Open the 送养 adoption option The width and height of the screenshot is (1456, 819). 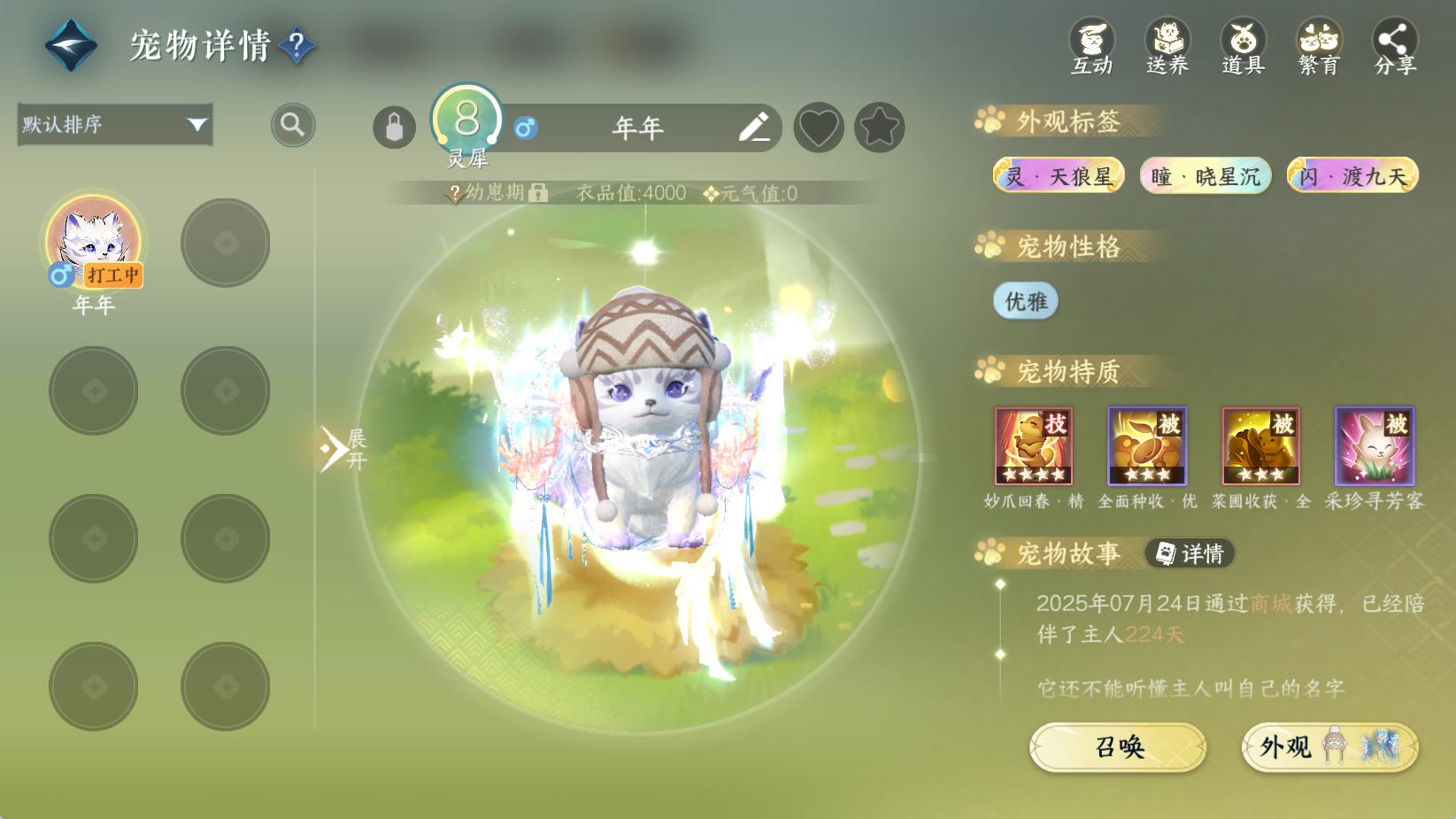[1167, 47]
